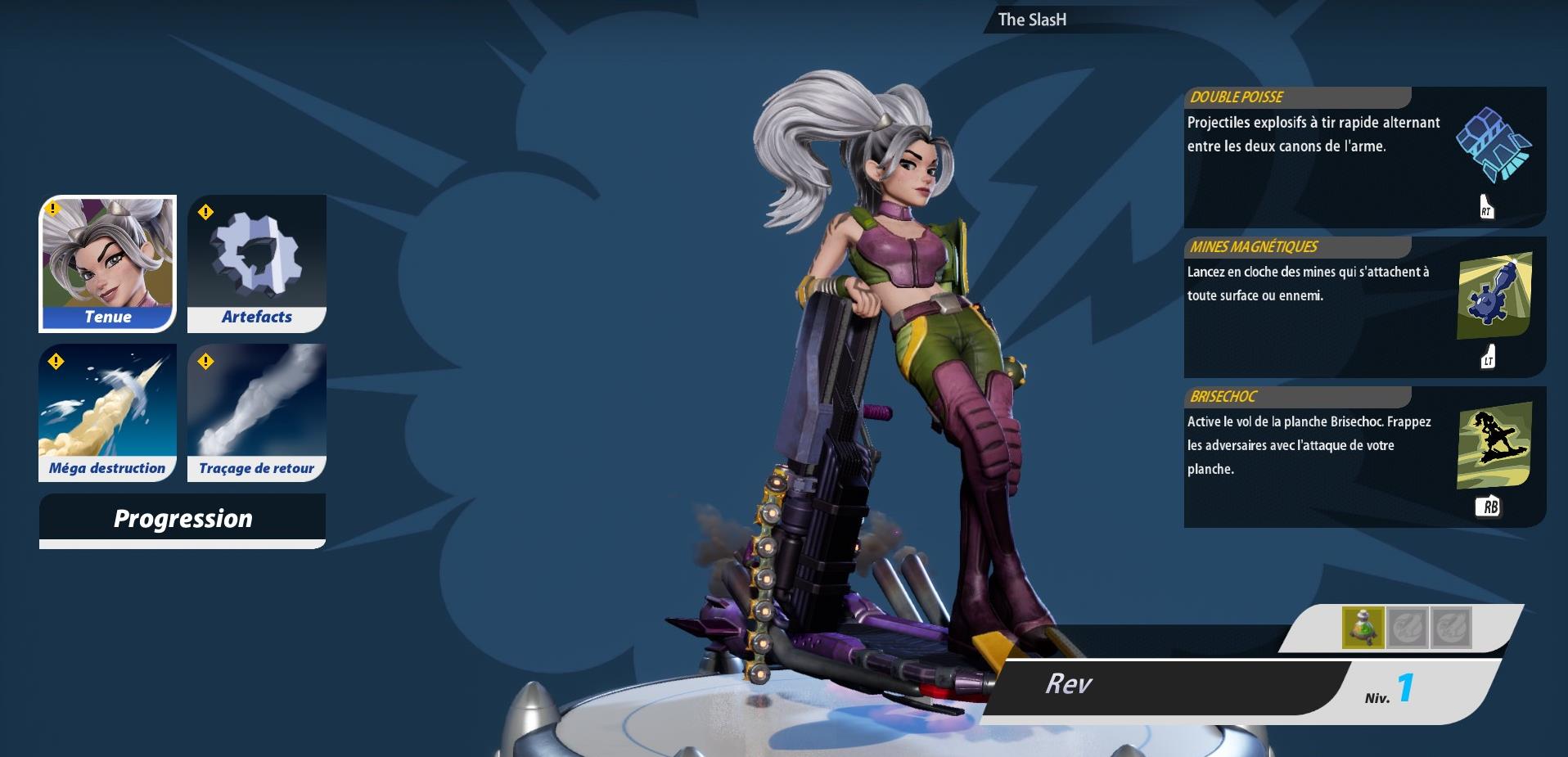Open the Progression button
The width and height of the screenshot is (1568, 757).
182,520
